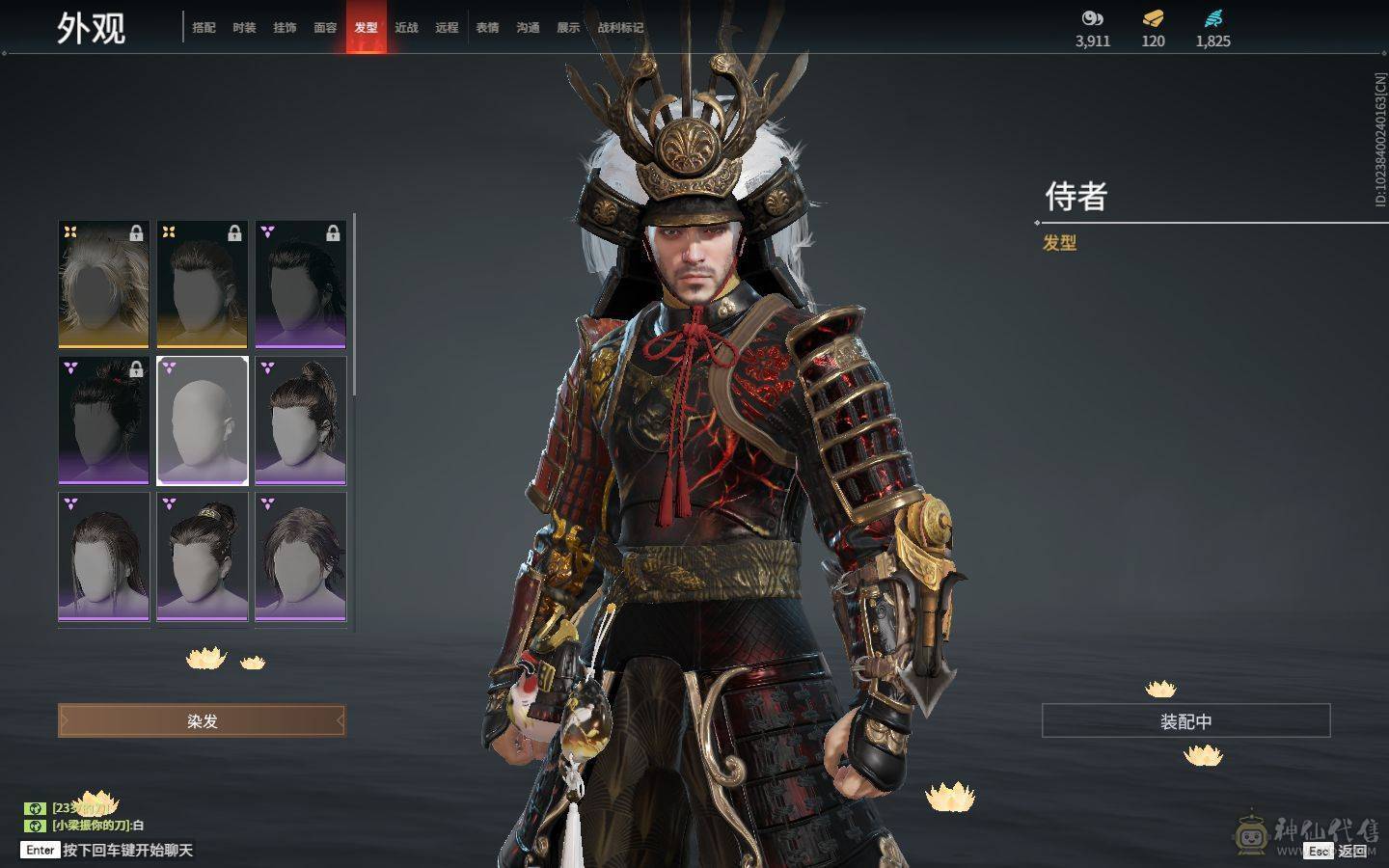Image resolution: width=1389 pixels, height=868 pixels.
Task: Choose the bun with gold hair ornament
Action: pos(203,556)
